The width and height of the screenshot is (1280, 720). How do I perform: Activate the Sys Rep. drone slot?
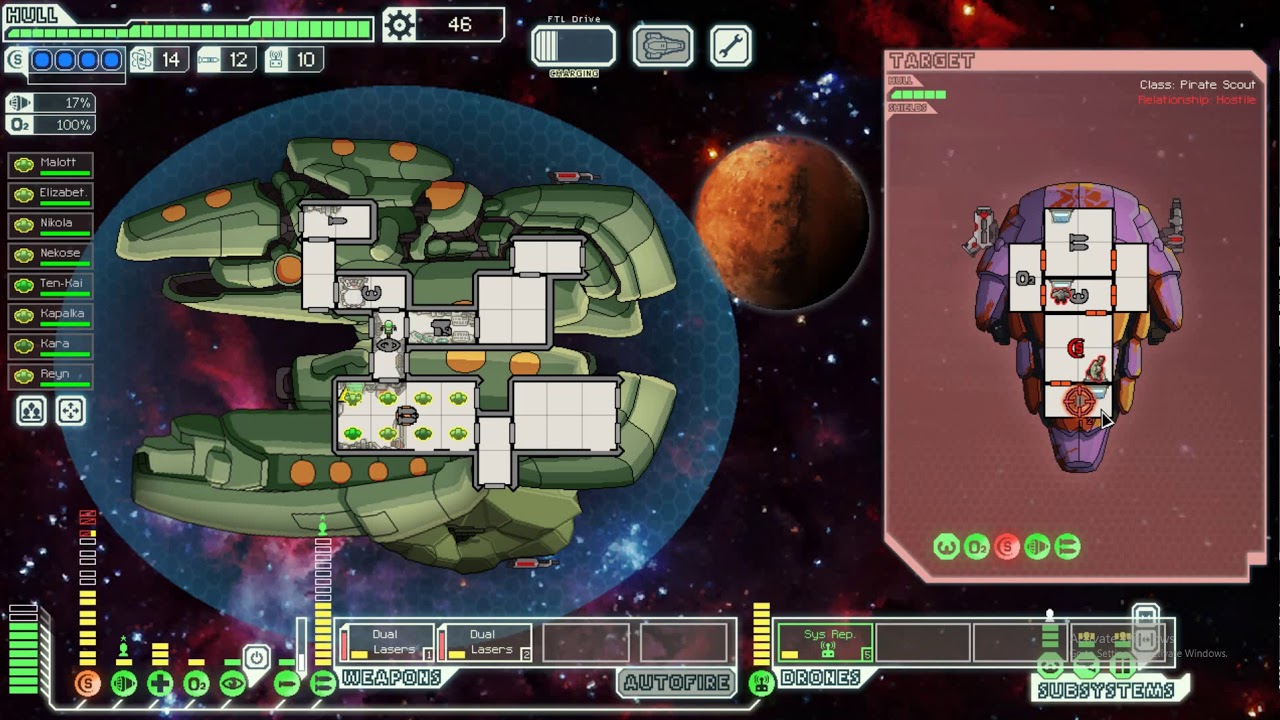(x=826, y=642)
